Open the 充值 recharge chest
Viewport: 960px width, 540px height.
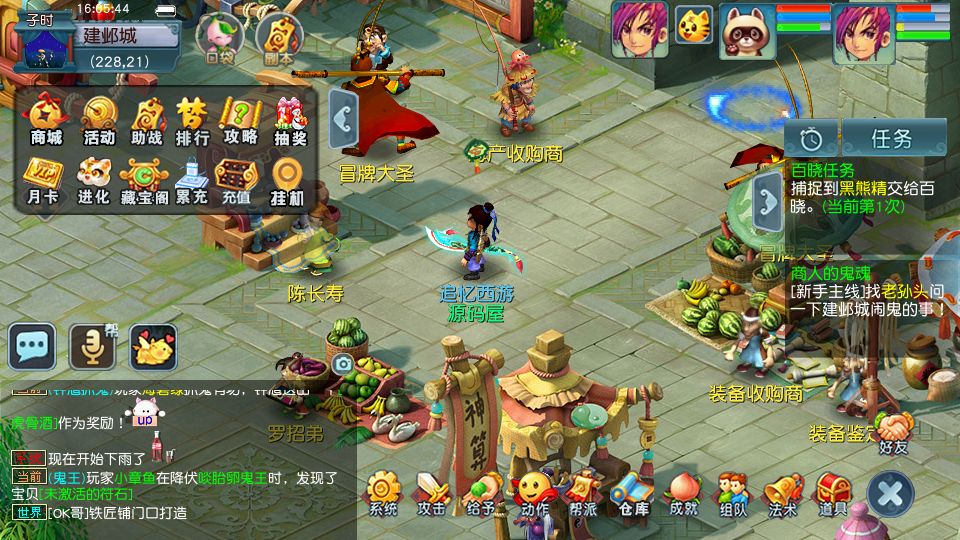237,178
